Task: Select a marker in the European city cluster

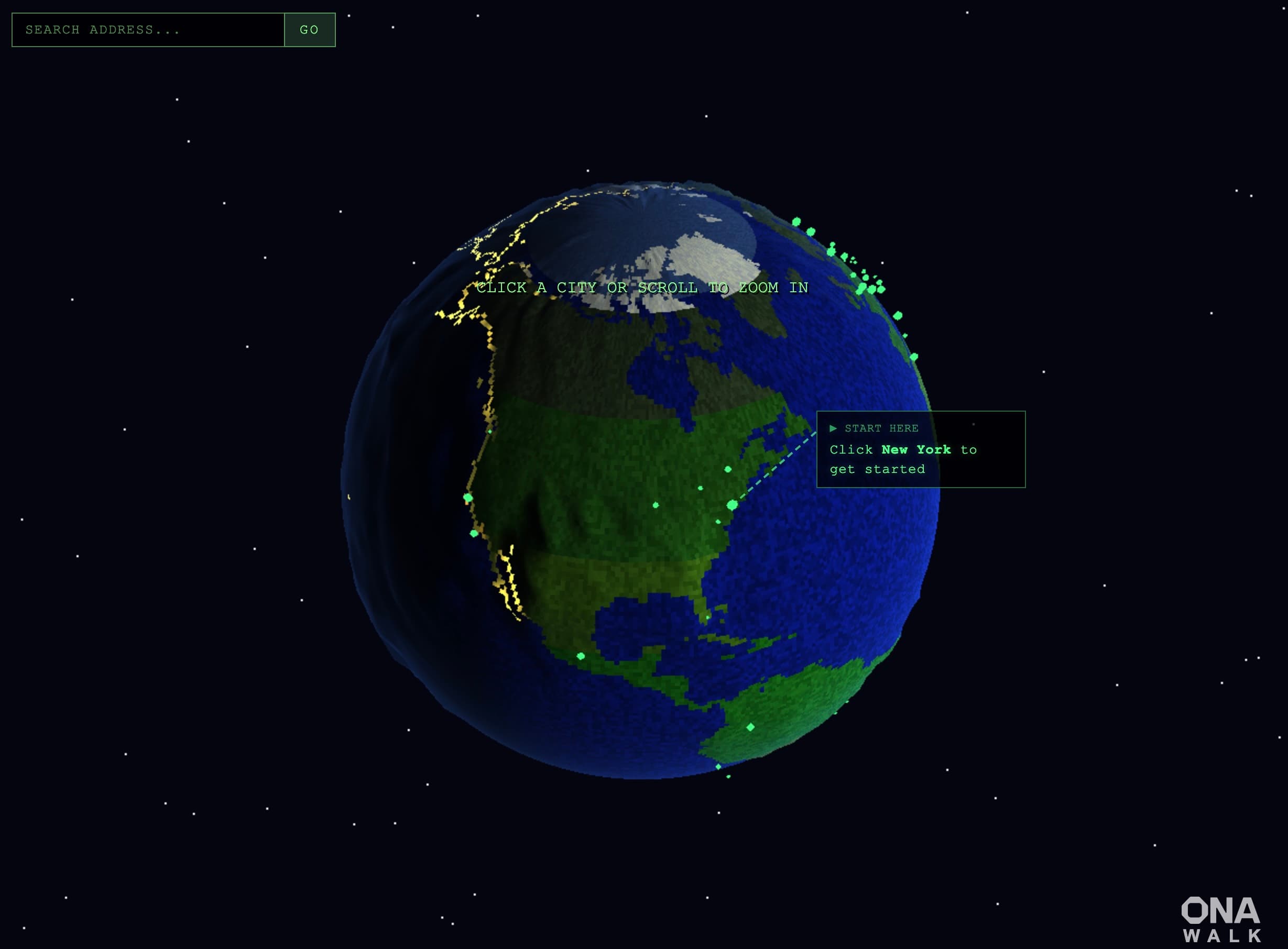Action: coord(863,290)
